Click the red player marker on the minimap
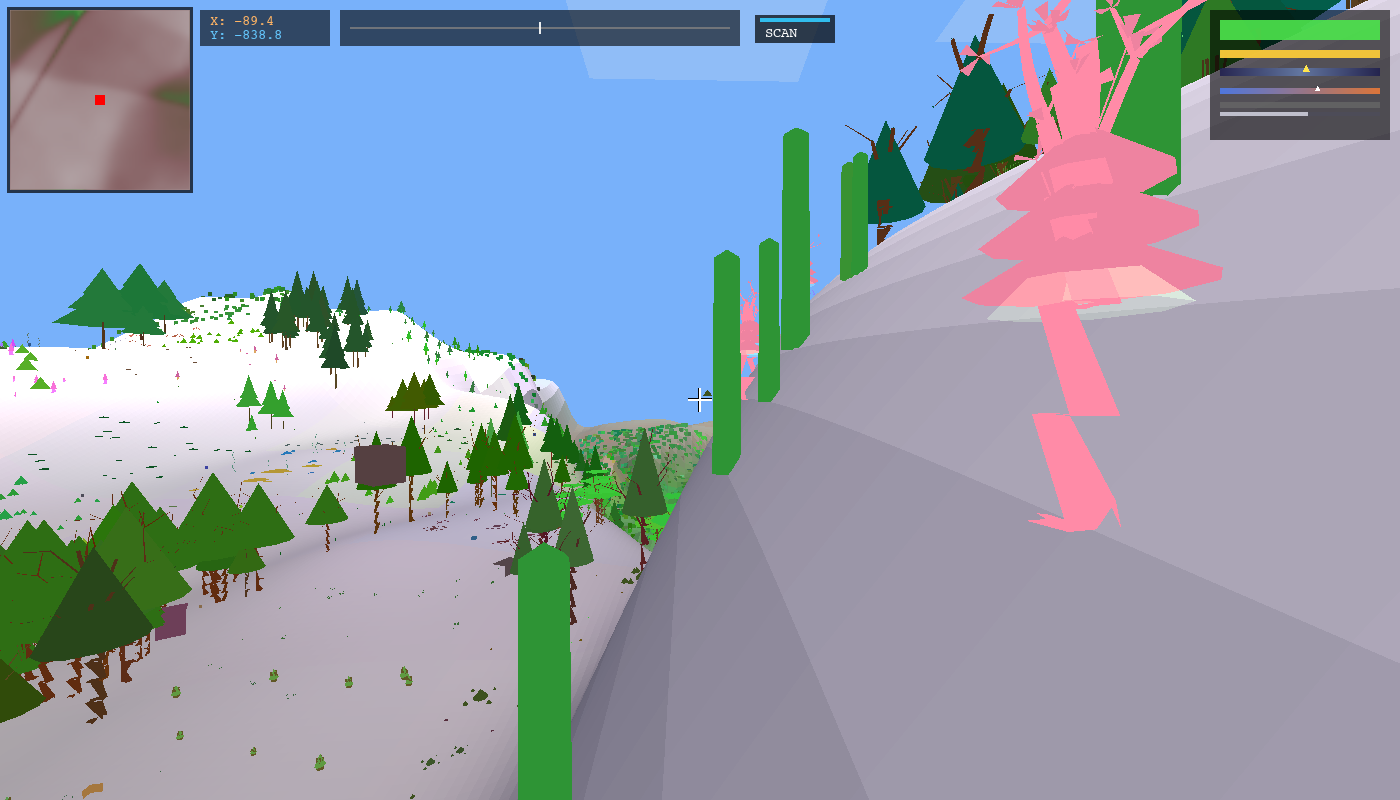 pos(98,99)
